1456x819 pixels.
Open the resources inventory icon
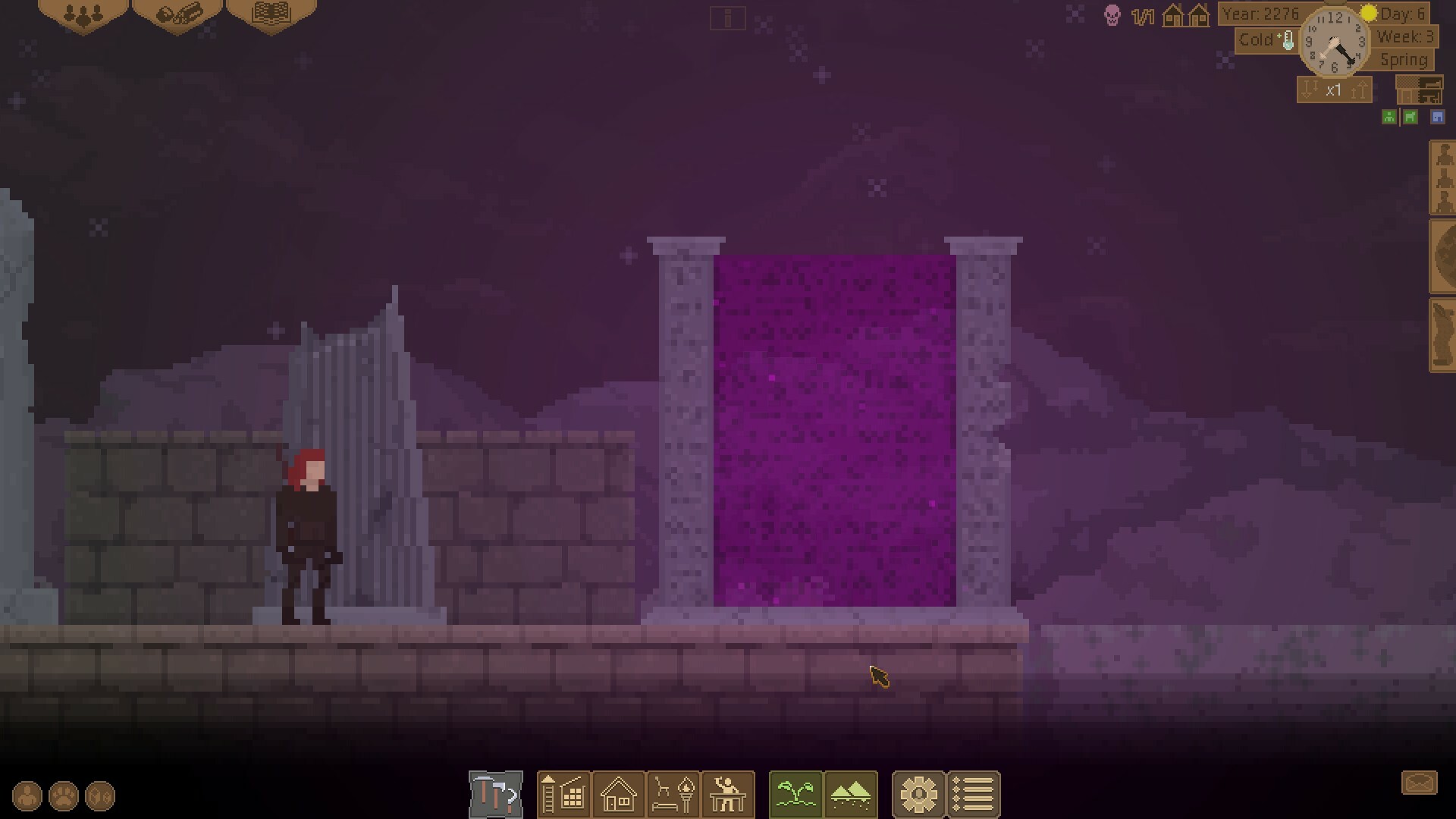[x=177, y=14]
